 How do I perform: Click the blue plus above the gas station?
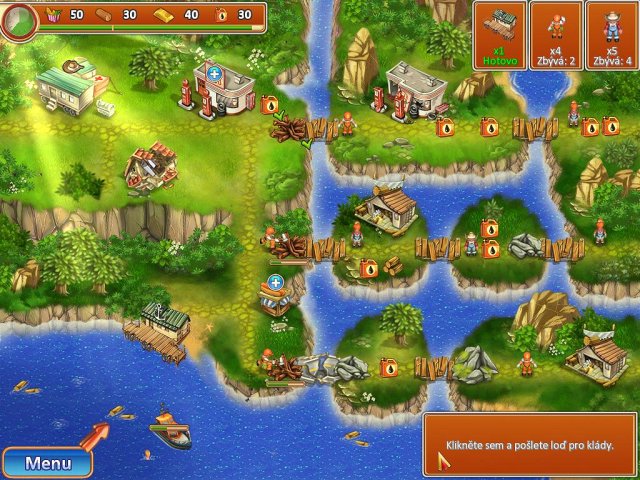[x=213, y=73]
